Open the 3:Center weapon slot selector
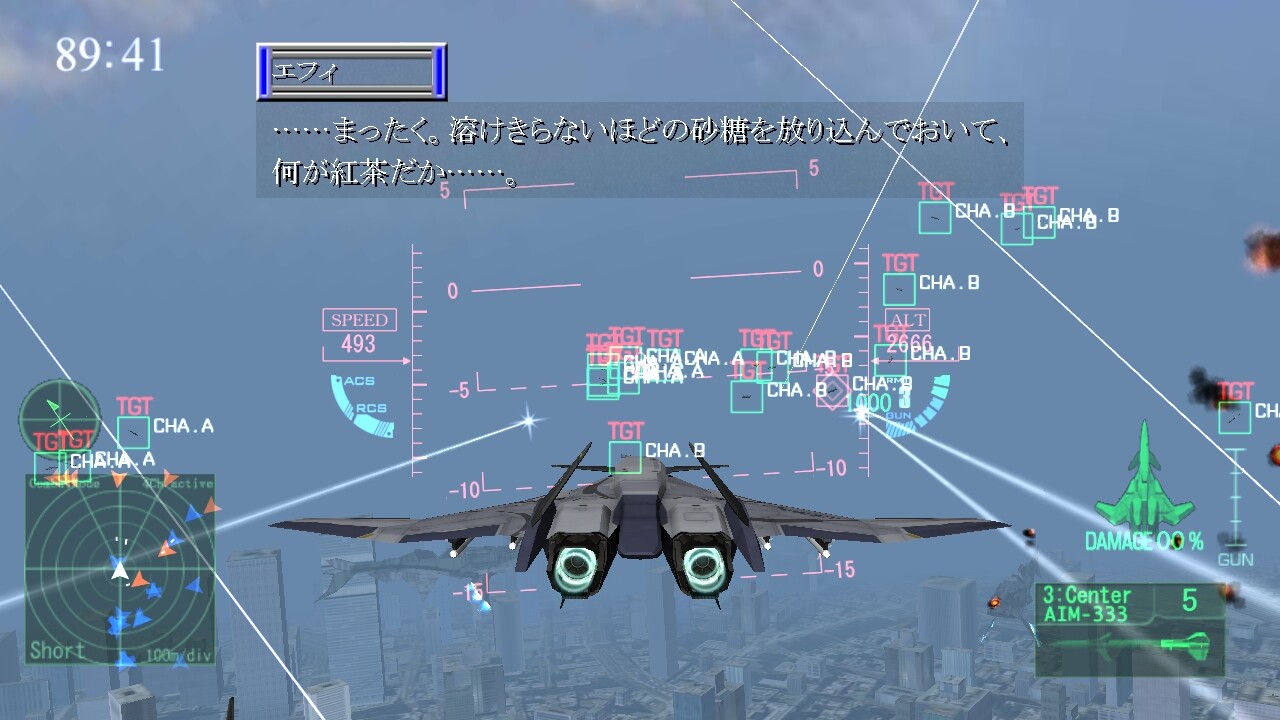This screenshot has width=1280, height=720. click(1100, 594)
